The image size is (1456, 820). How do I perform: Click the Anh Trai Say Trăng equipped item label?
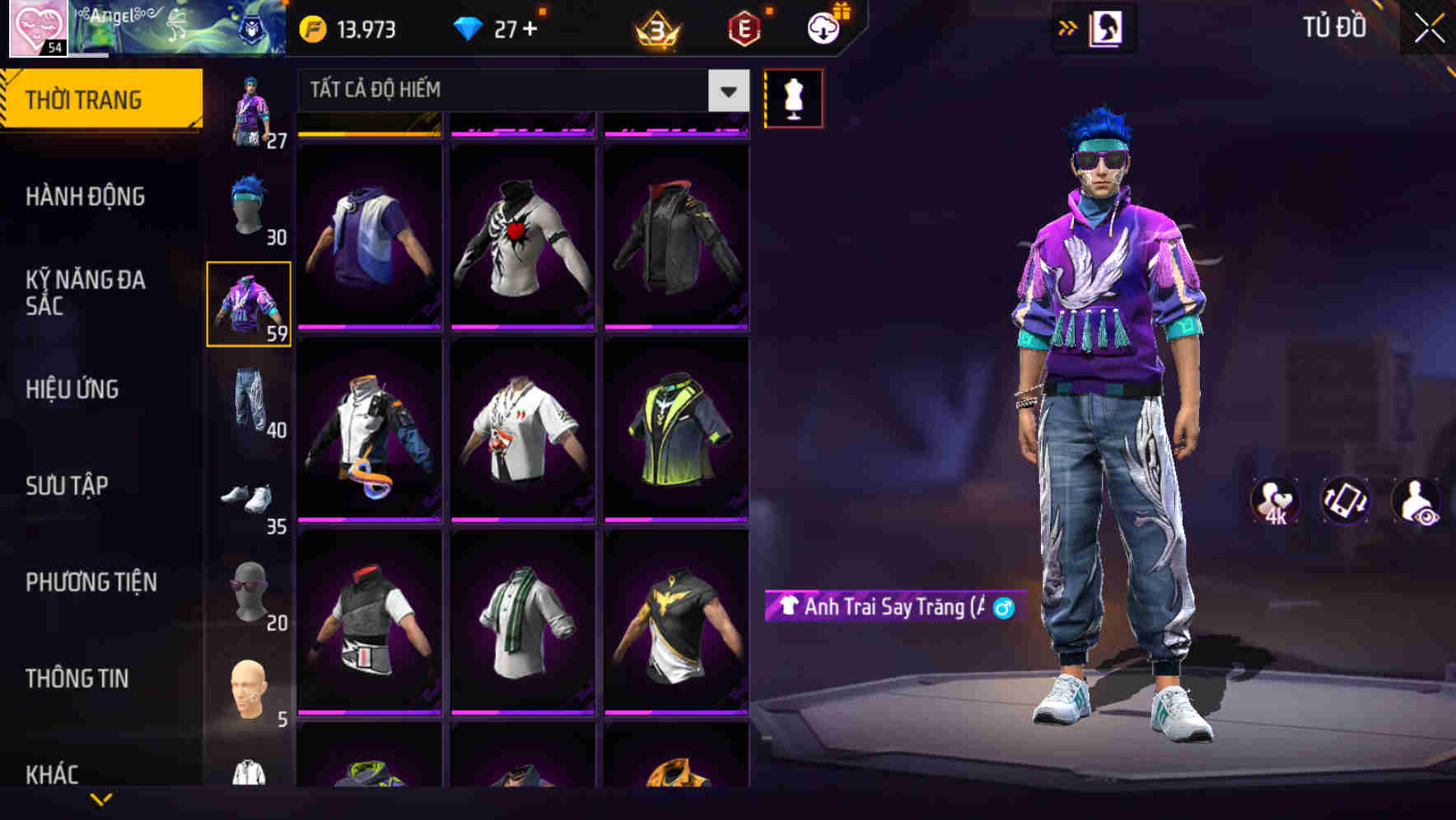(885, 609)
